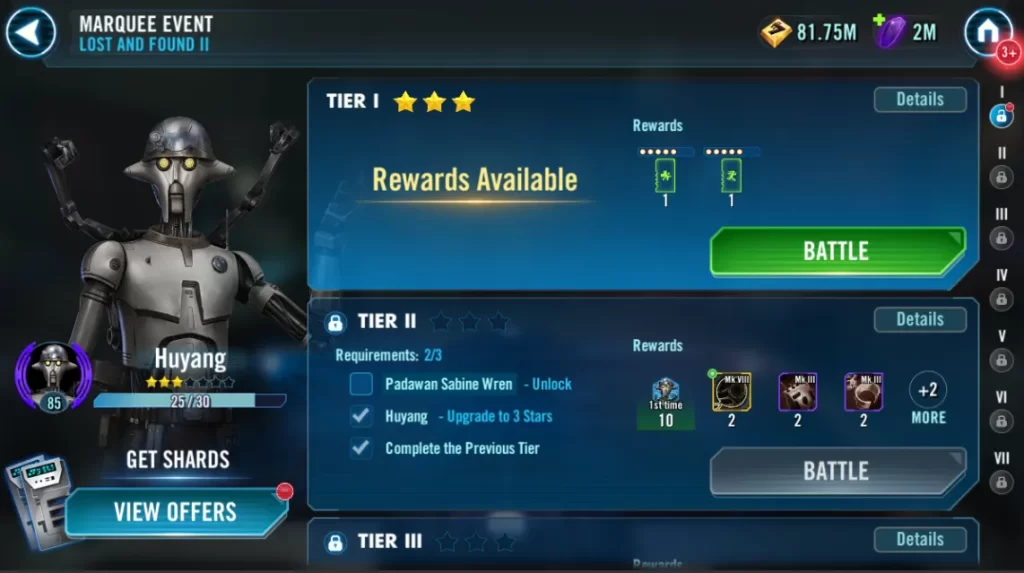Jump to tier VII in the side list
The width and height of the screenshot is (1024, 573).
(x=1001, y=482)
